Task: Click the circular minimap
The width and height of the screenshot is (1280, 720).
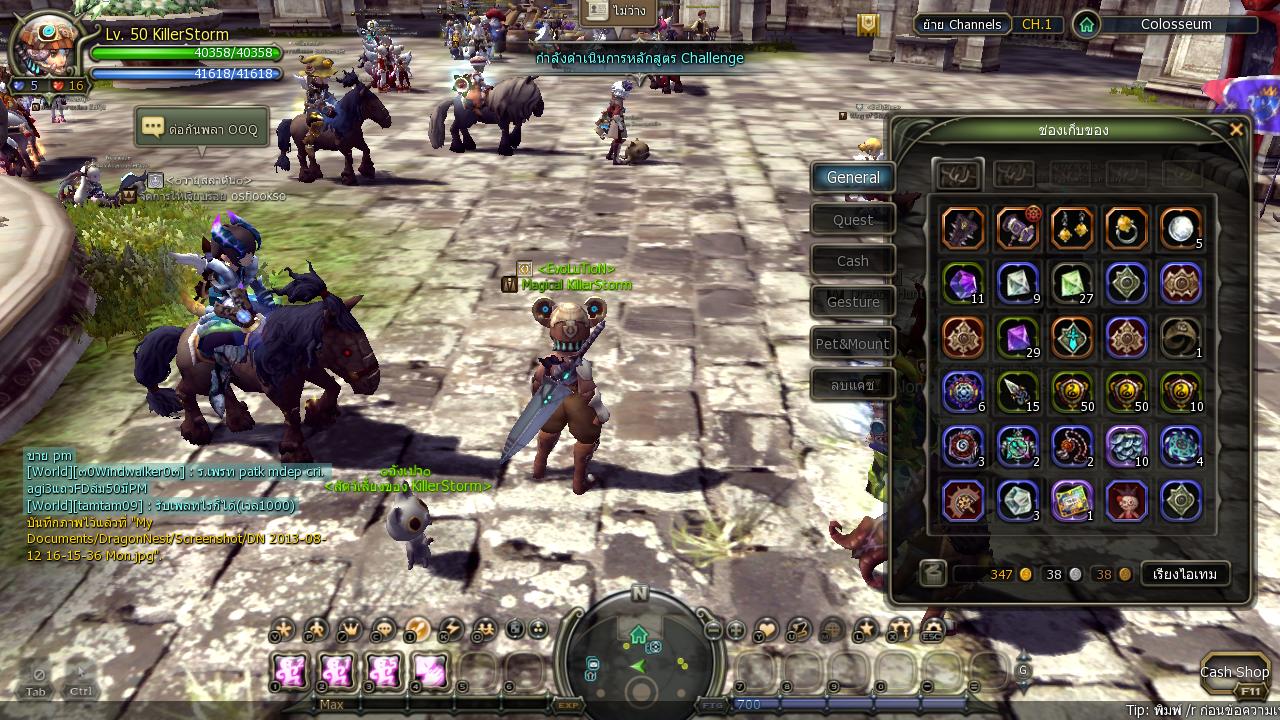Action: (640, 660)
